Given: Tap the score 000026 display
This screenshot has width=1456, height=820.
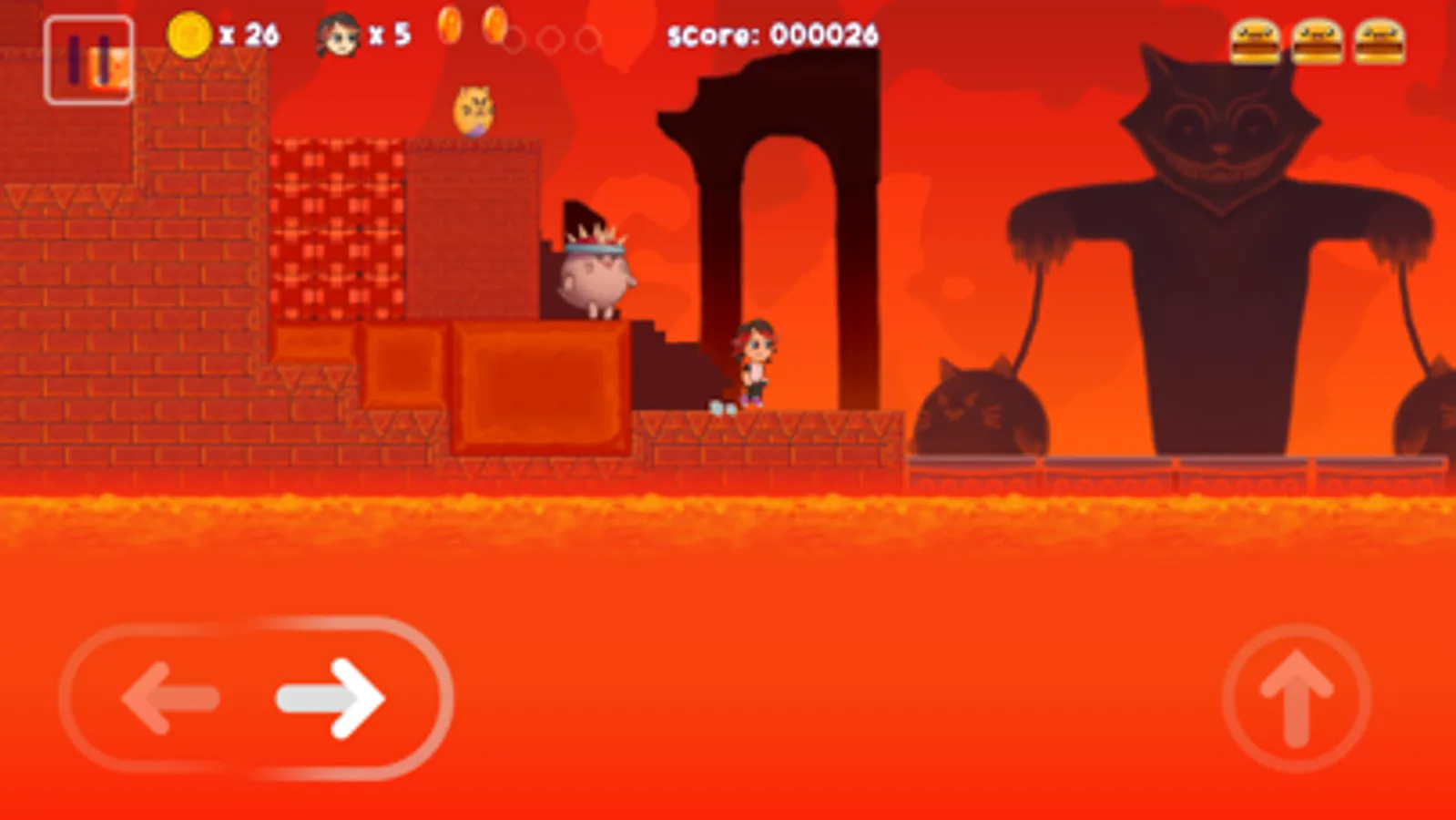Looking at the screenshot, I should pyautogui.click(x=774, y=34).
